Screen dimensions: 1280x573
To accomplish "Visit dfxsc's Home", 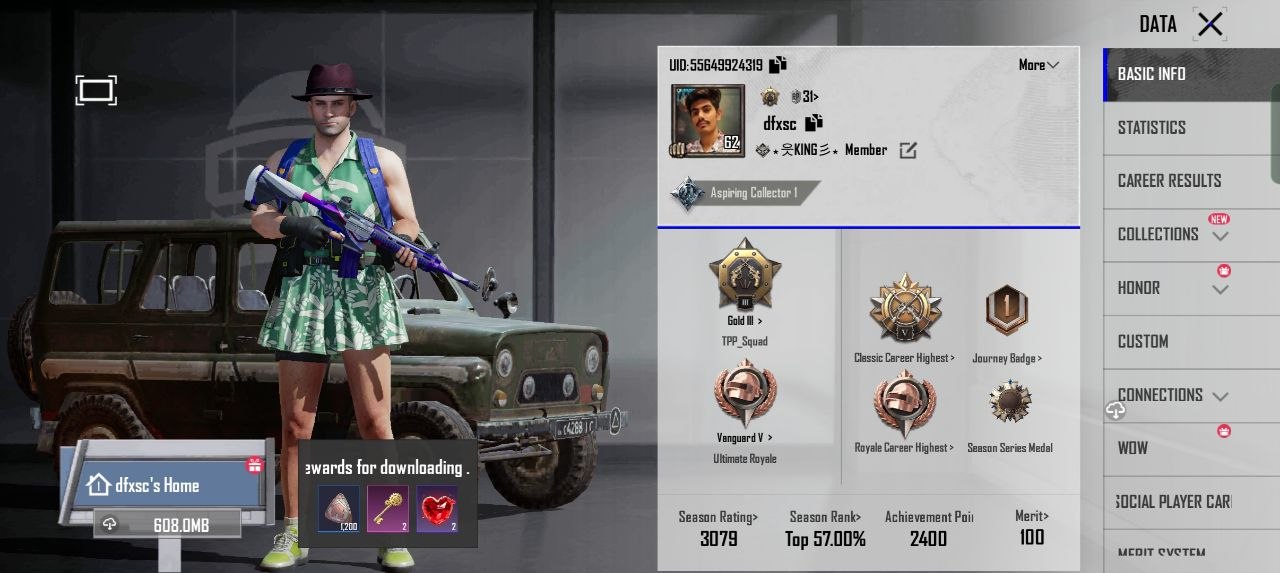I will pyautogui.click(x=157, y=485).
